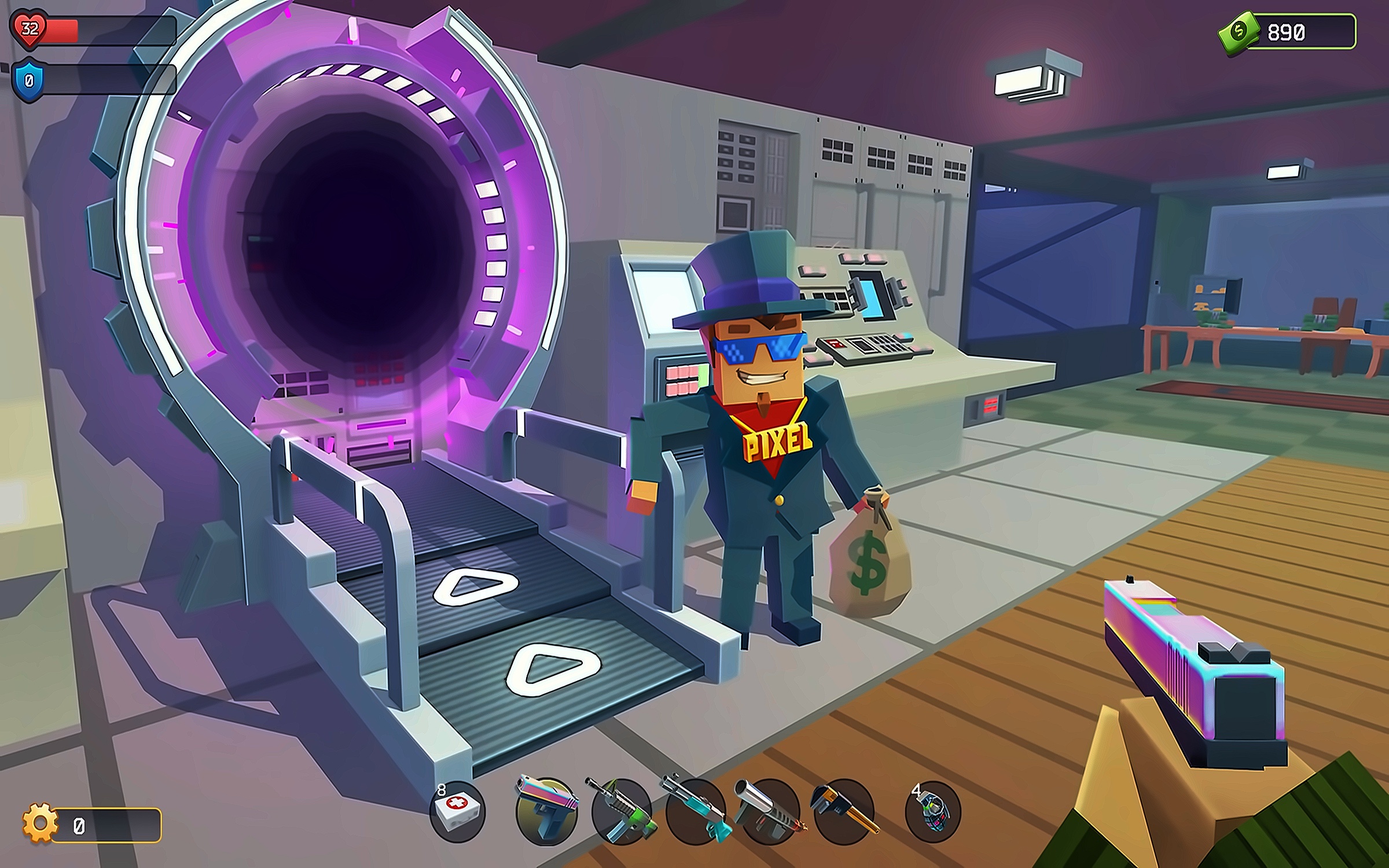Select the wrench melee weapon
The width and height of the screenshot is (1389, 868).
pyautogui.click(x=843, y=811)
